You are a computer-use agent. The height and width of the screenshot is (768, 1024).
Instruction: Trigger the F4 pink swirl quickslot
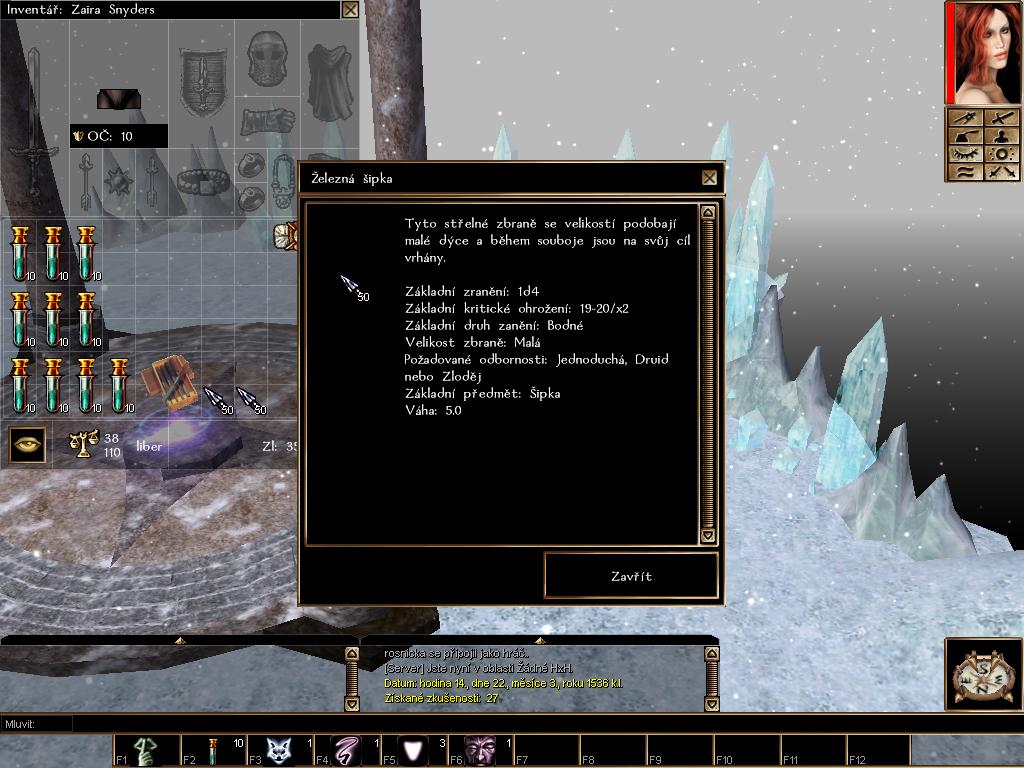coord(348,750)
